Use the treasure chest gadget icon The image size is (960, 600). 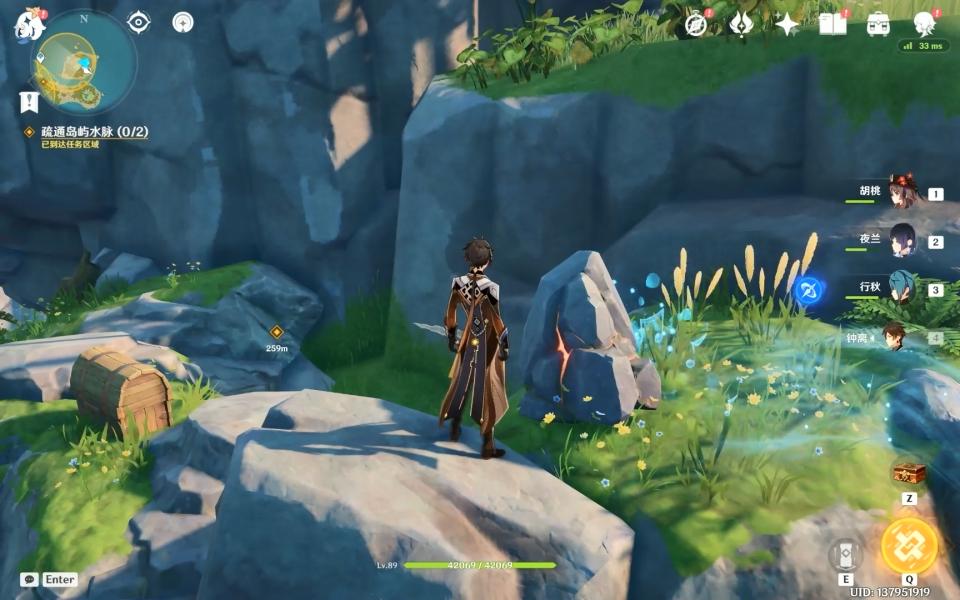point(909,473)
